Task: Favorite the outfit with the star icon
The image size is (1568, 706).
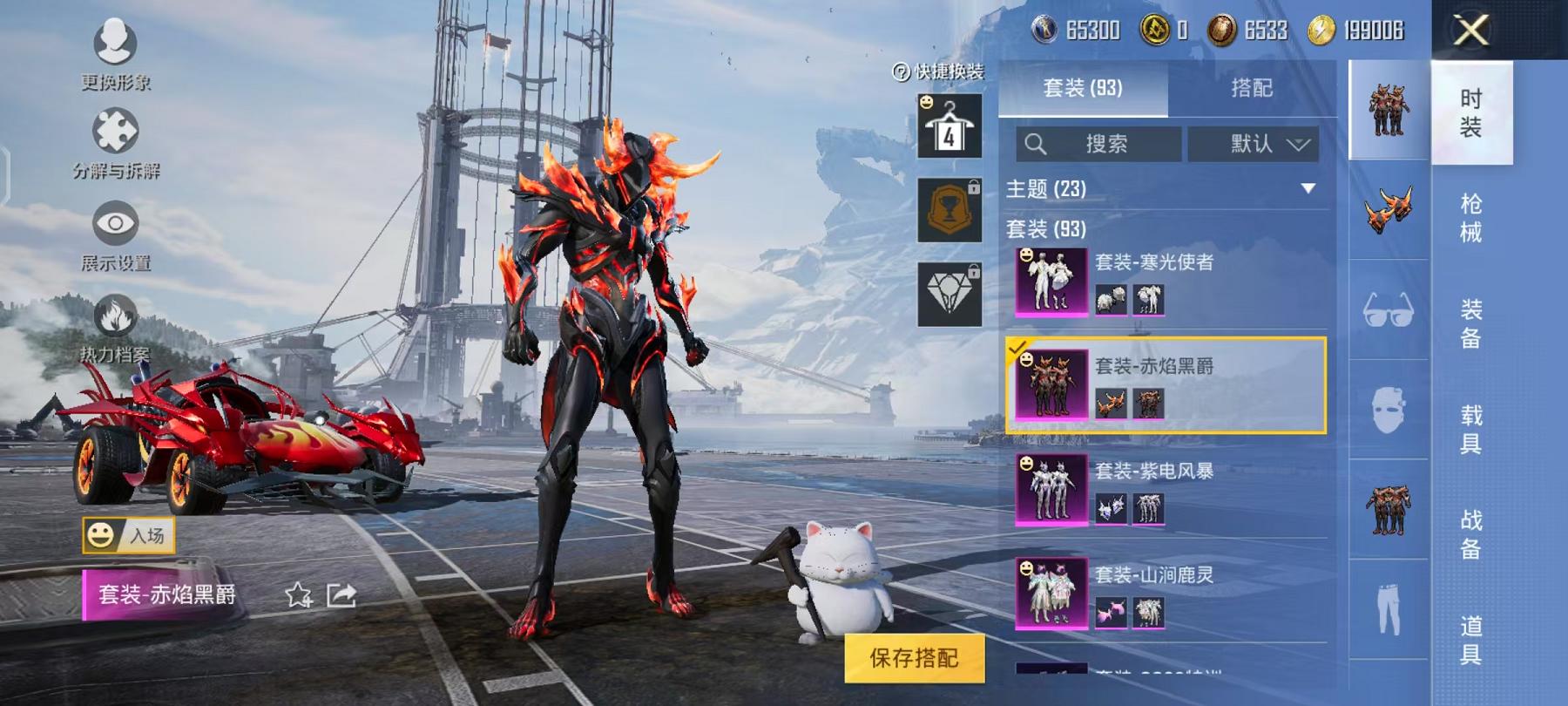Action: (x=299, y=595)
